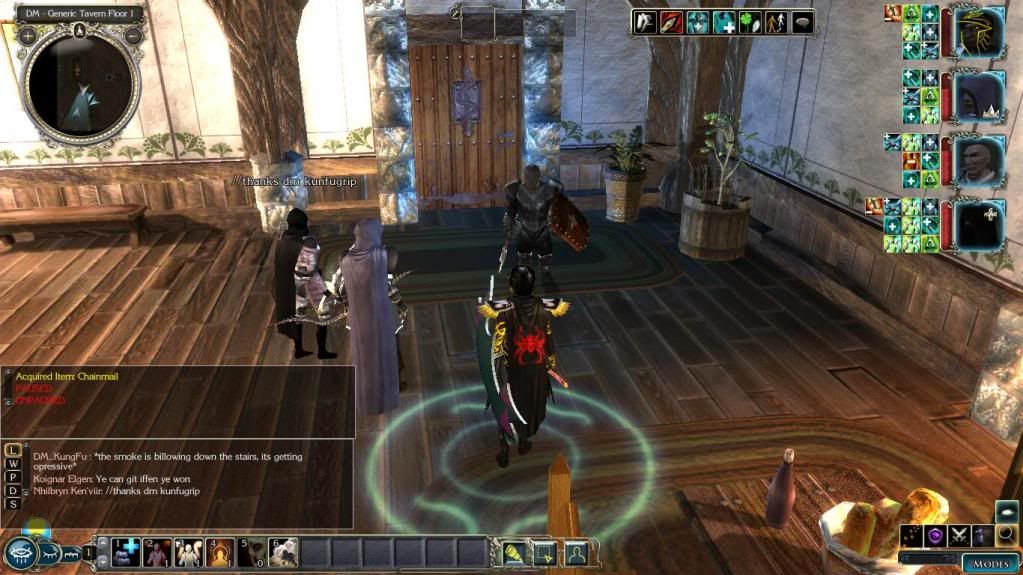
Task: Switch to the P chat channel tab
Action: click(x=13, y=477)
